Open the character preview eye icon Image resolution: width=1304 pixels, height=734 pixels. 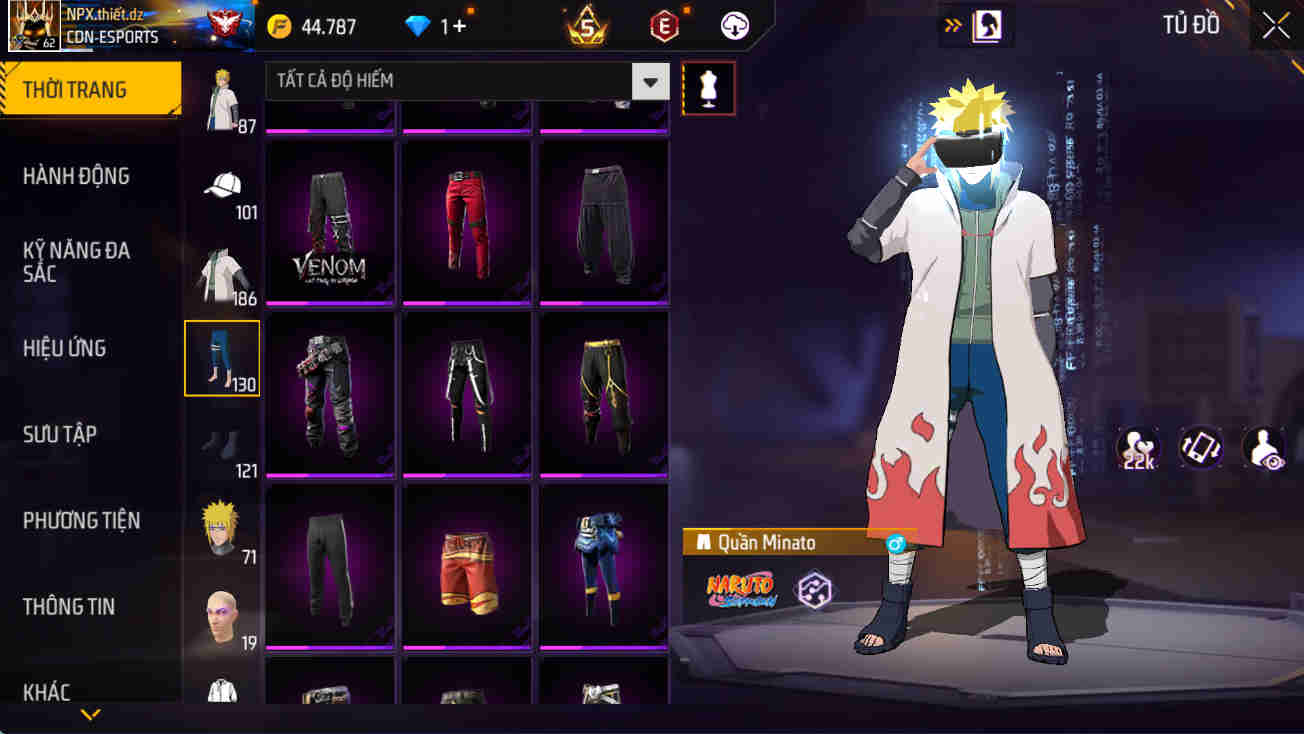tap(1262, 447)
